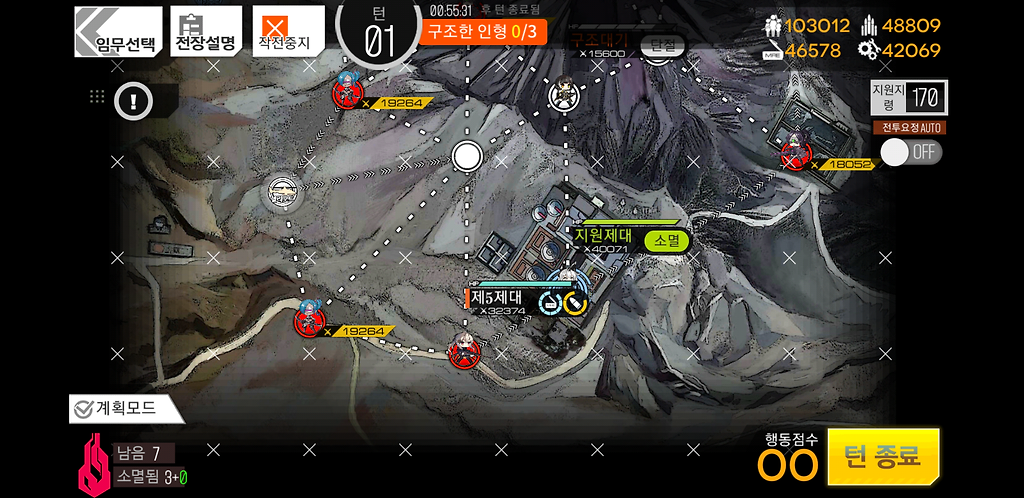Image resolution: width=1024 pixels, height=498 pixels.
Task: Click the 지원지령 170 support command counter
Action: (908, 97)
